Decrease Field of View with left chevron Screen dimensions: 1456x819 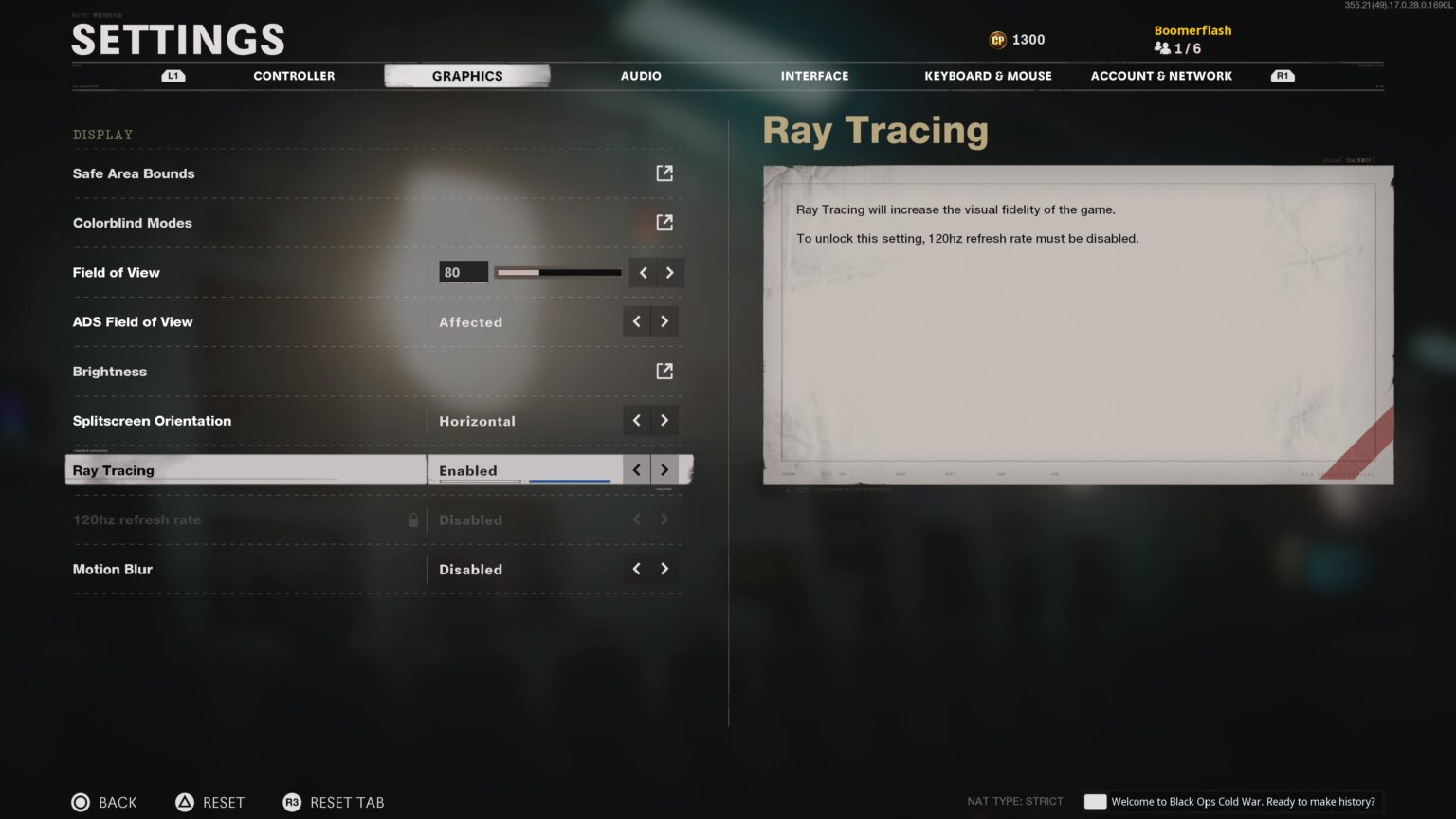(x=644, y=272)
